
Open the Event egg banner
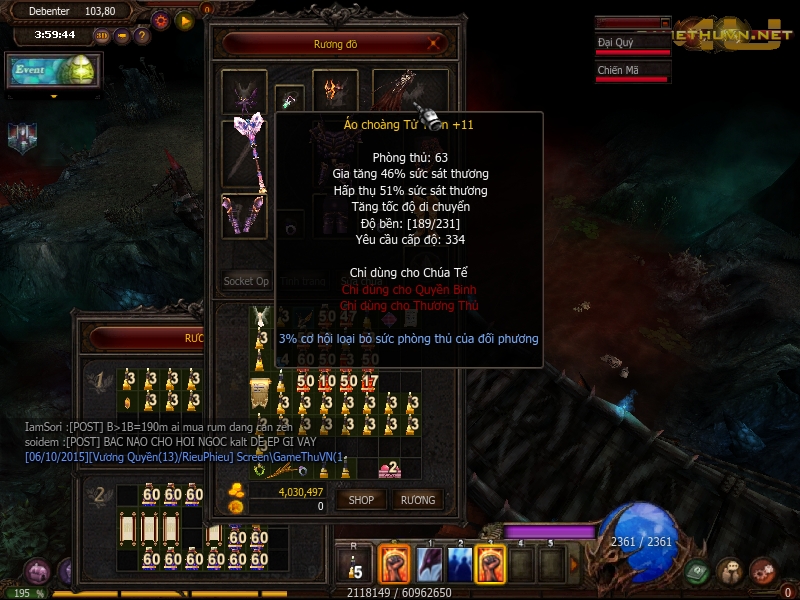click(x=53, y=70)
